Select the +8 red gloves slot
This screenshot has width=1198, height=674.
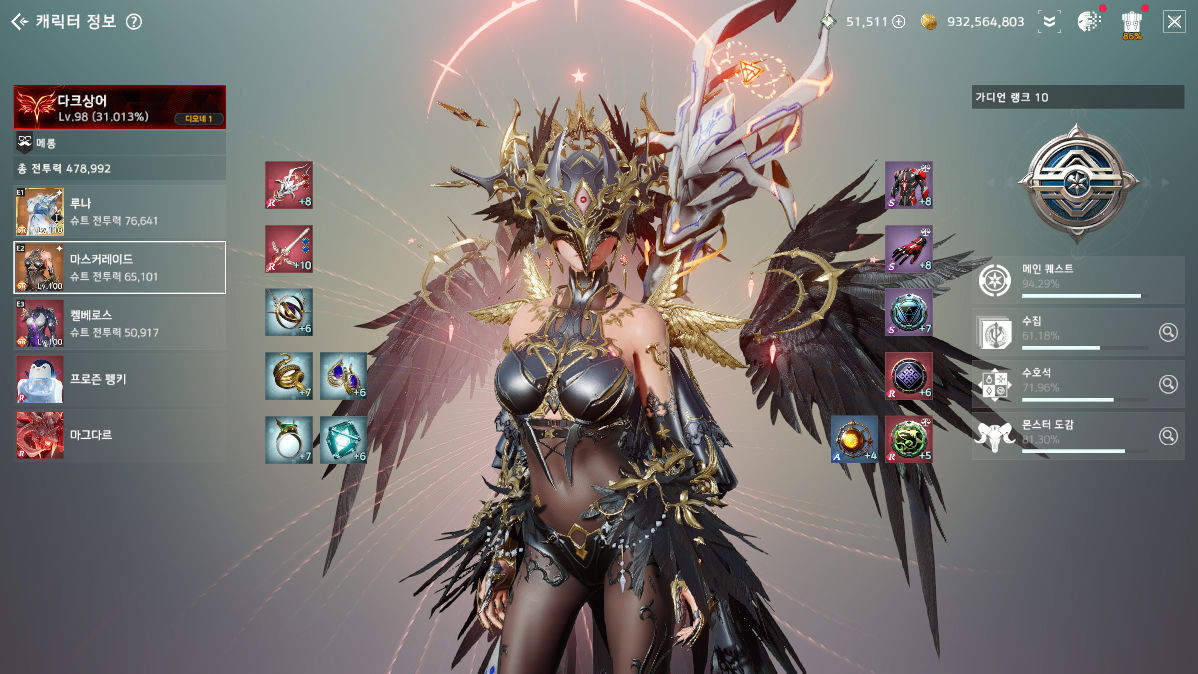pyautogui.click(x=909, y=249)
